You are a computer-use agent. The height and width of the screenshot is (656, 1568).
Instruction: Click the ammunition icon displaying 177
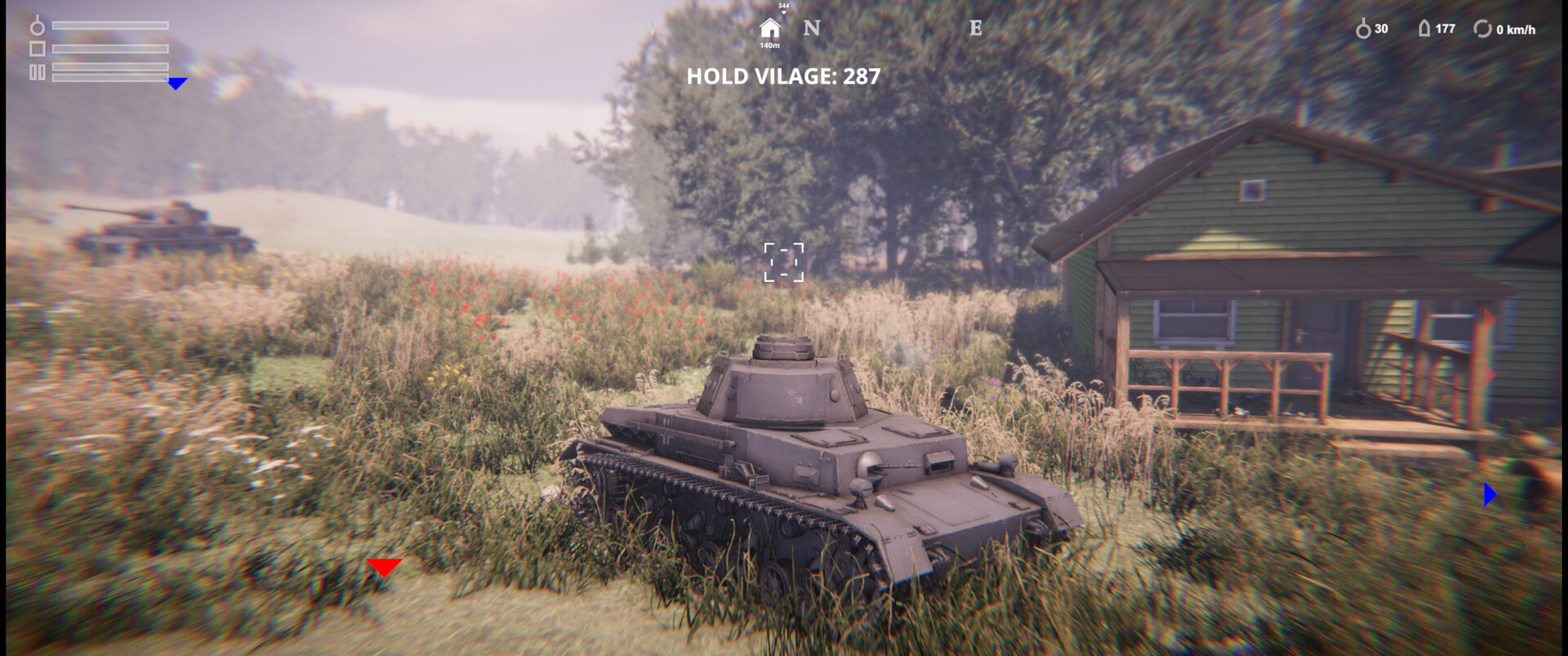pos(1425,29)
